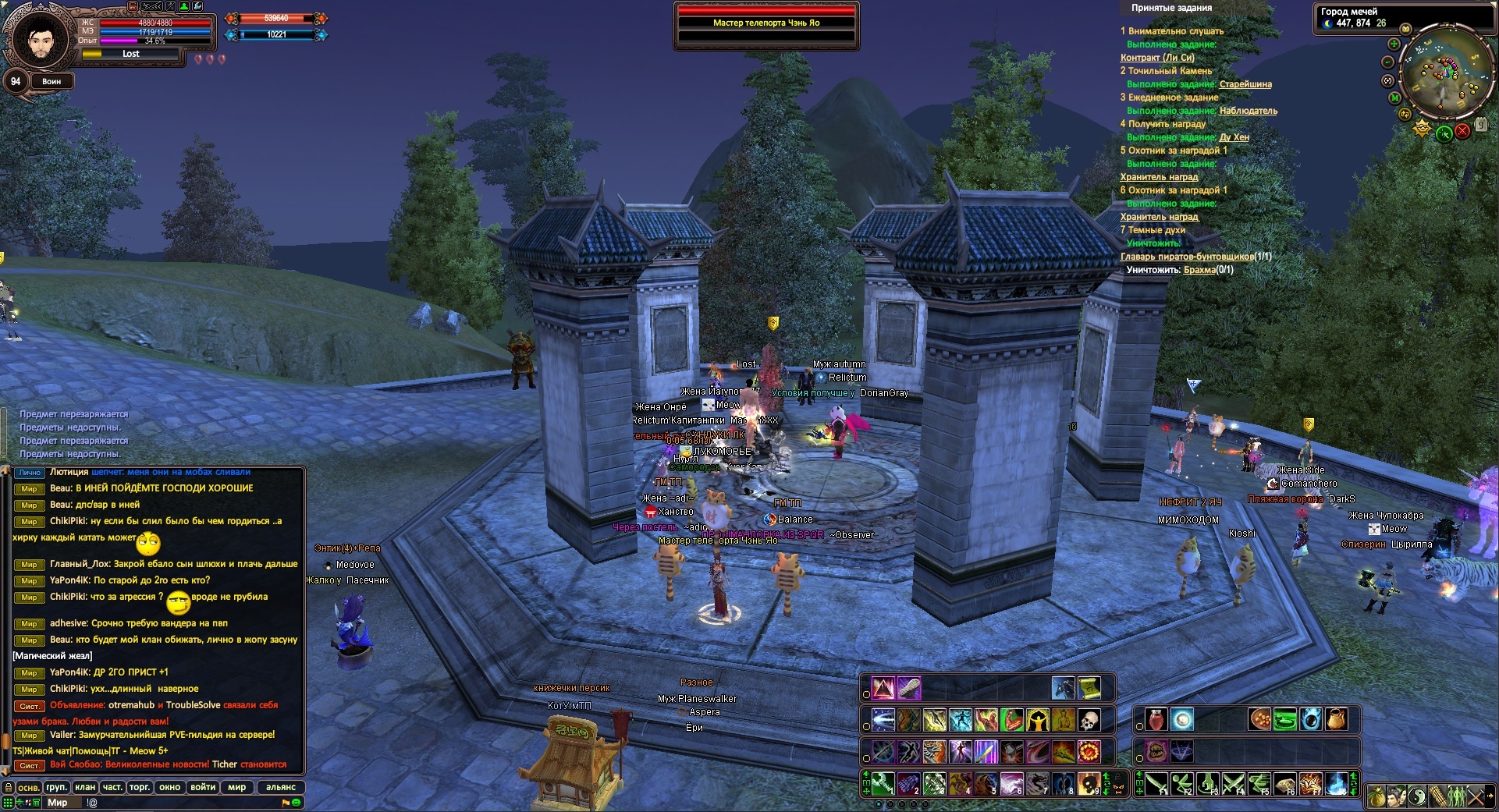Use the crossed swords skill on F4

[1232, 783]
